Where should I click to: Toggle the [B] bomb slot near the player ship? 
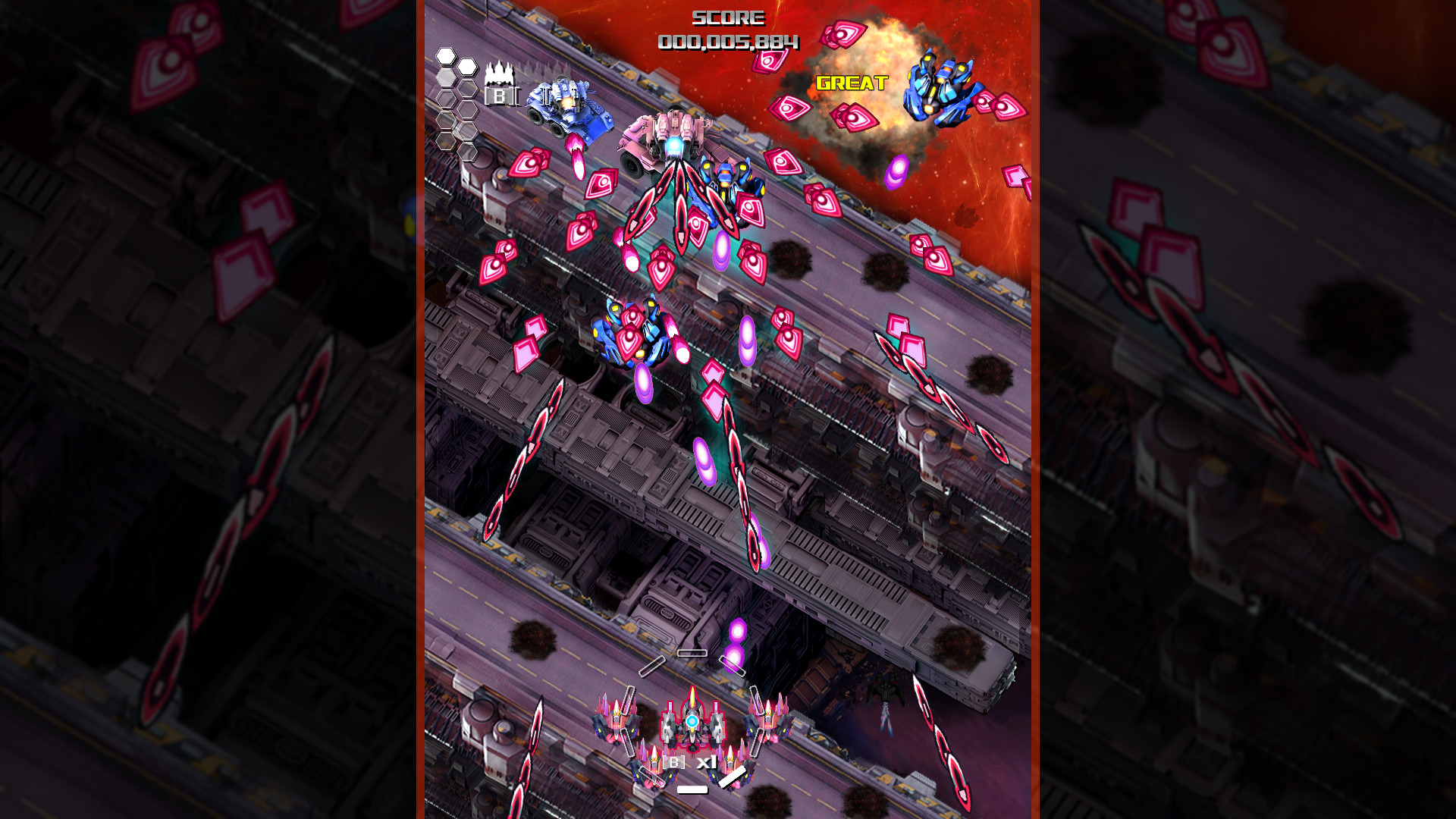point(673,762)
